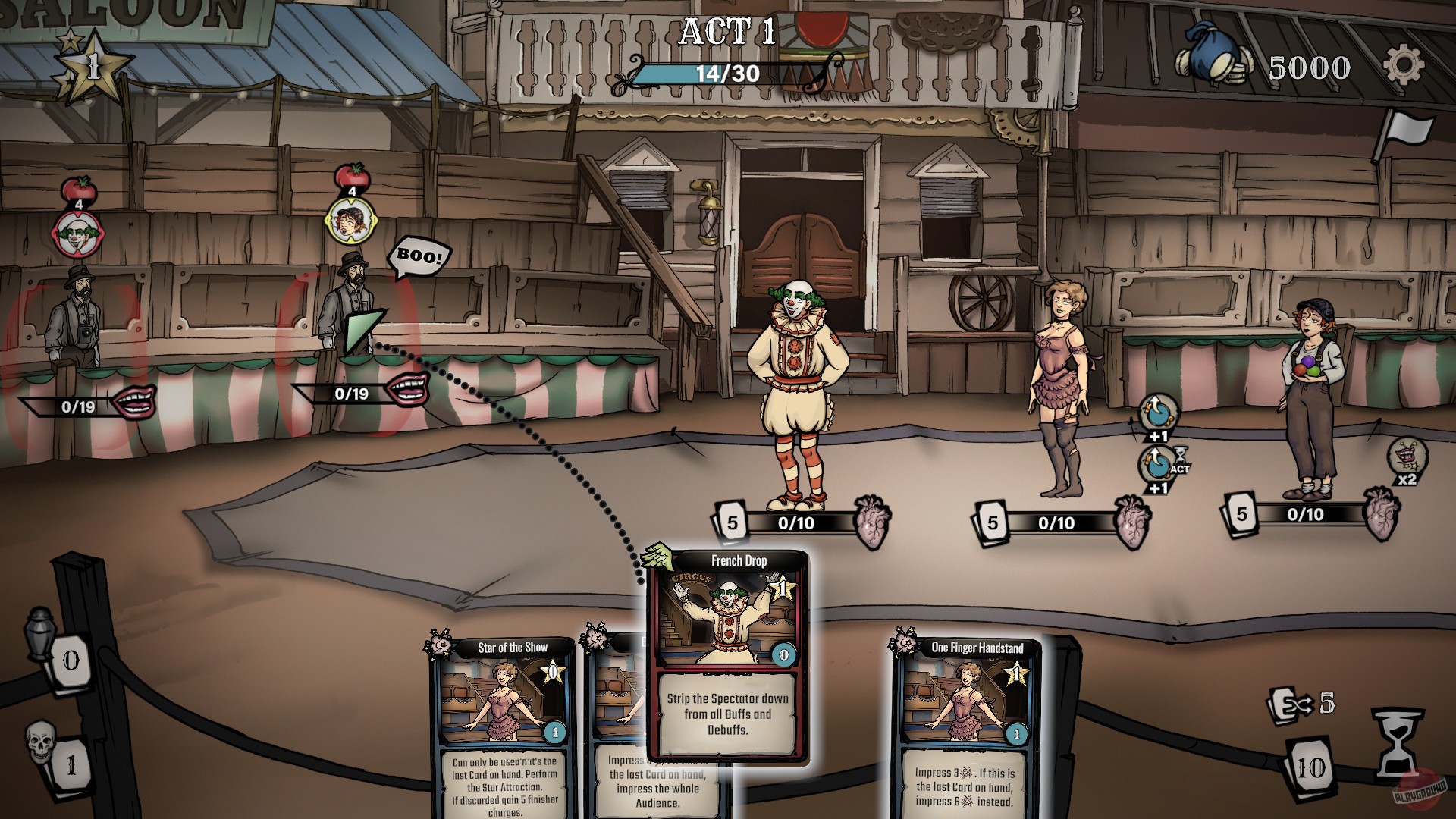Select the heart icon beside the clown's gauge
This screenshot has height=819, width=1456.
[x=871, y=525]
